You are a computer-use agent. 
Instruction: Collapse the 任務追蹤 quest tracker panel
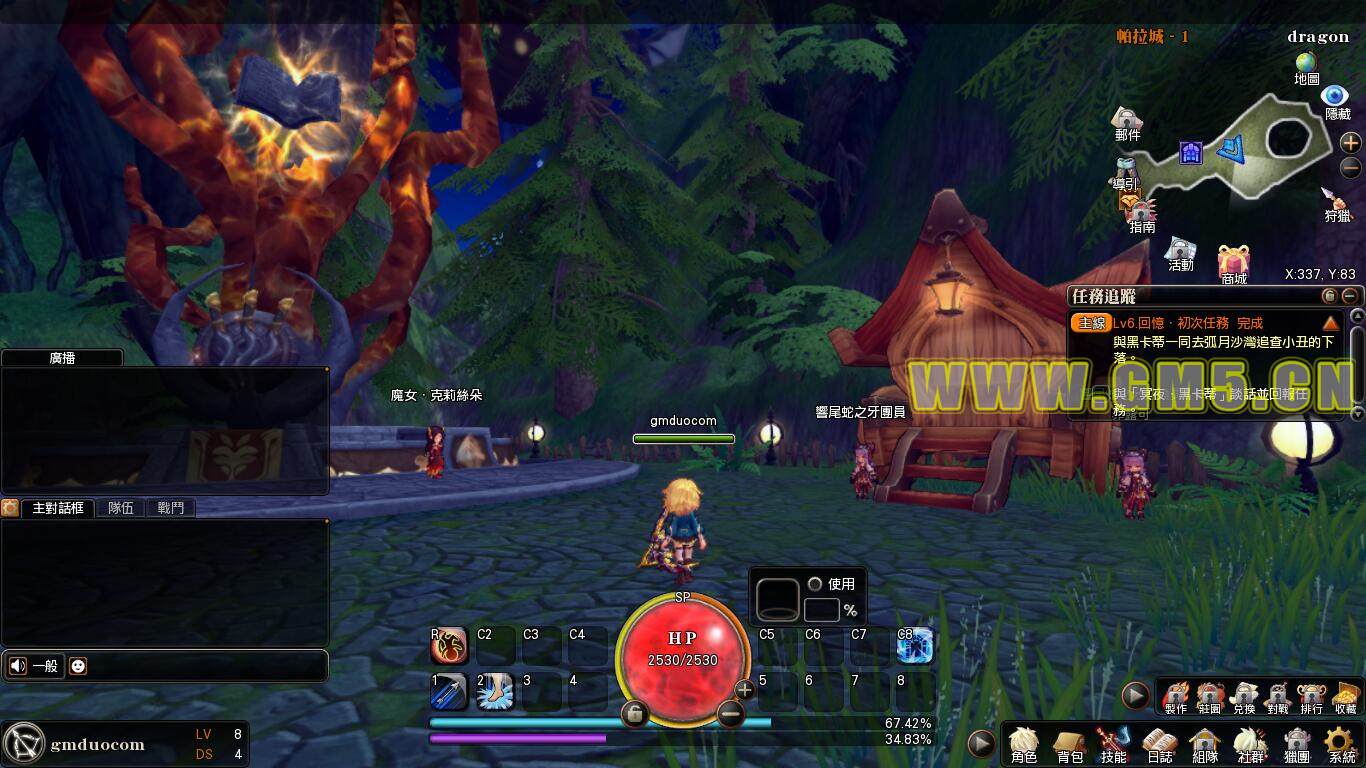1350,296
